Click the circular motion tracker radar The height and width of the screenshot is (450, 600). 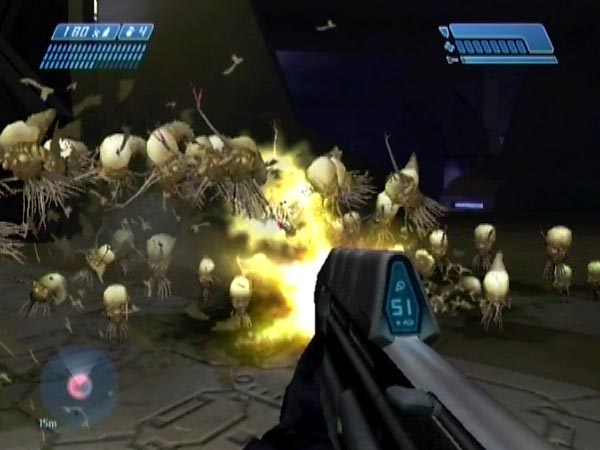(x=79, y=385)
